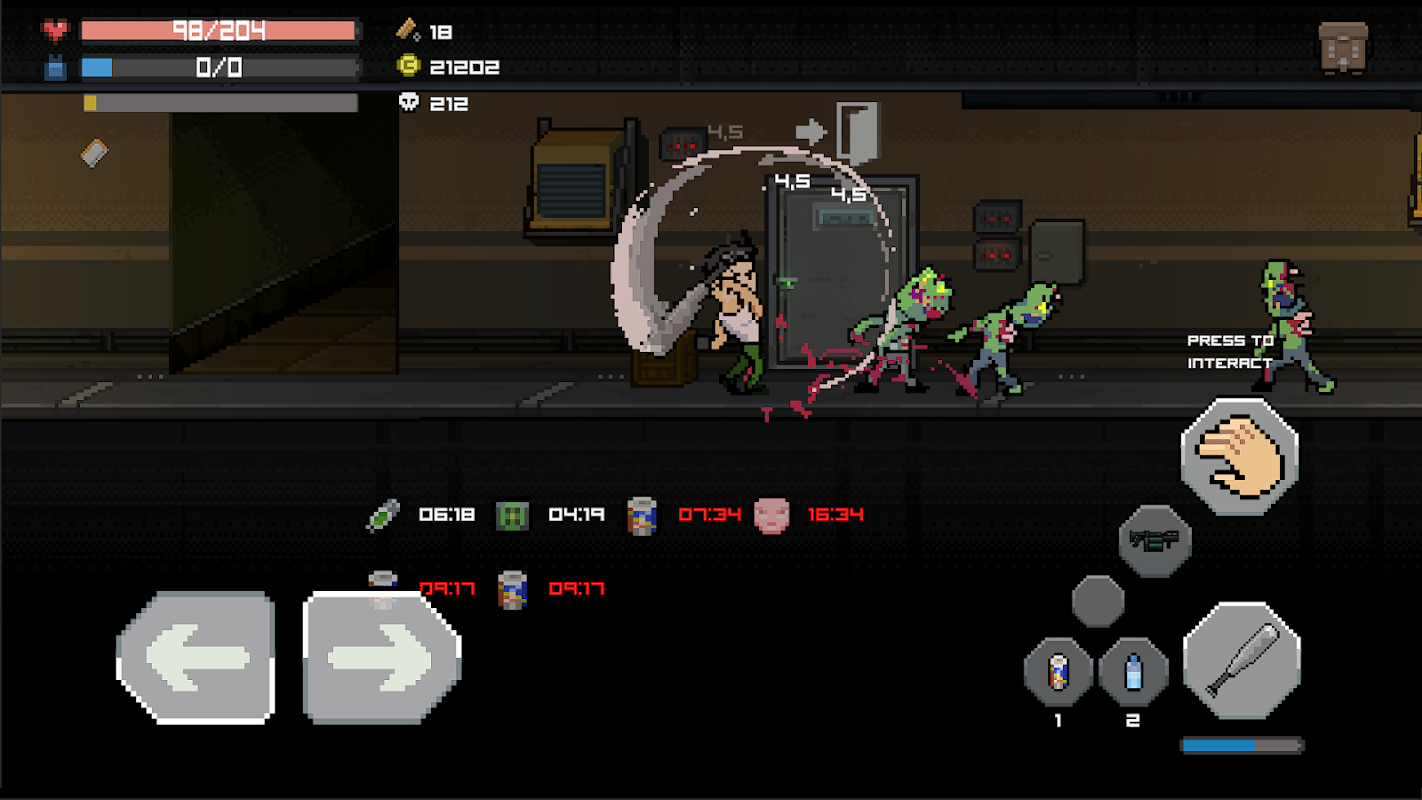Use the water bottle in slot 2

tap(1133, 672)
